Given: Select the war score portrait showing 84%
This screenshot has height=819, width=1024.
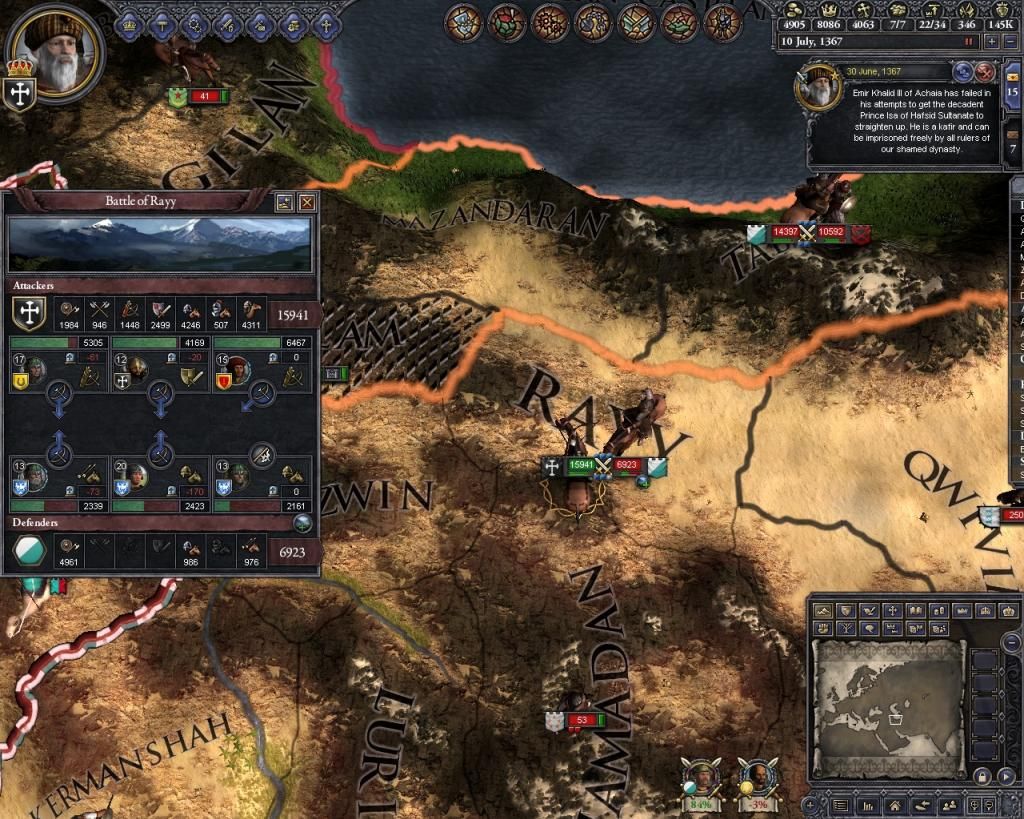Looking at the screenshot, I should click(702, 779).
